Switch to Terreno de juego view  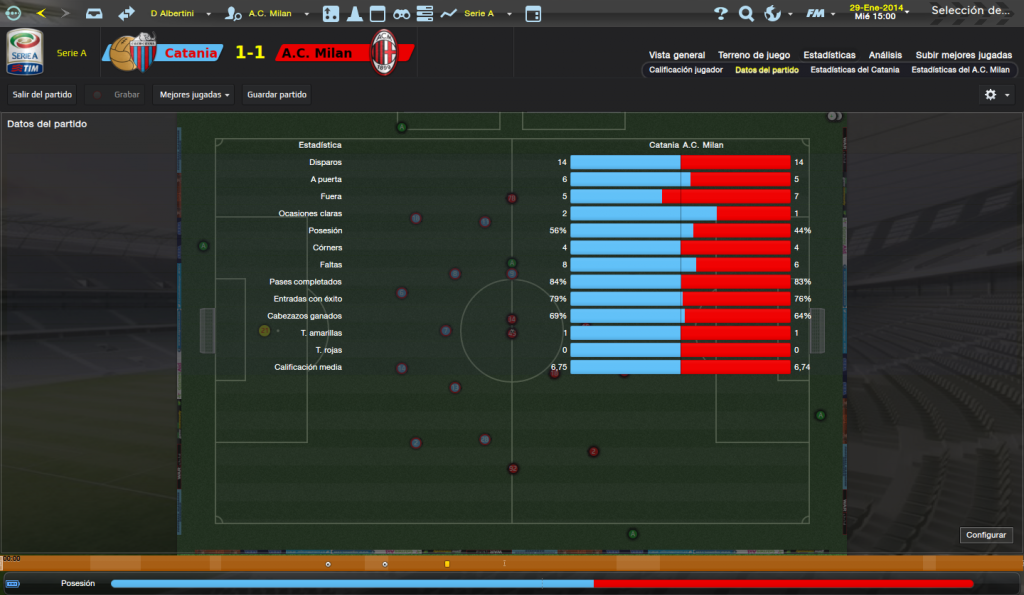(754, 55)
